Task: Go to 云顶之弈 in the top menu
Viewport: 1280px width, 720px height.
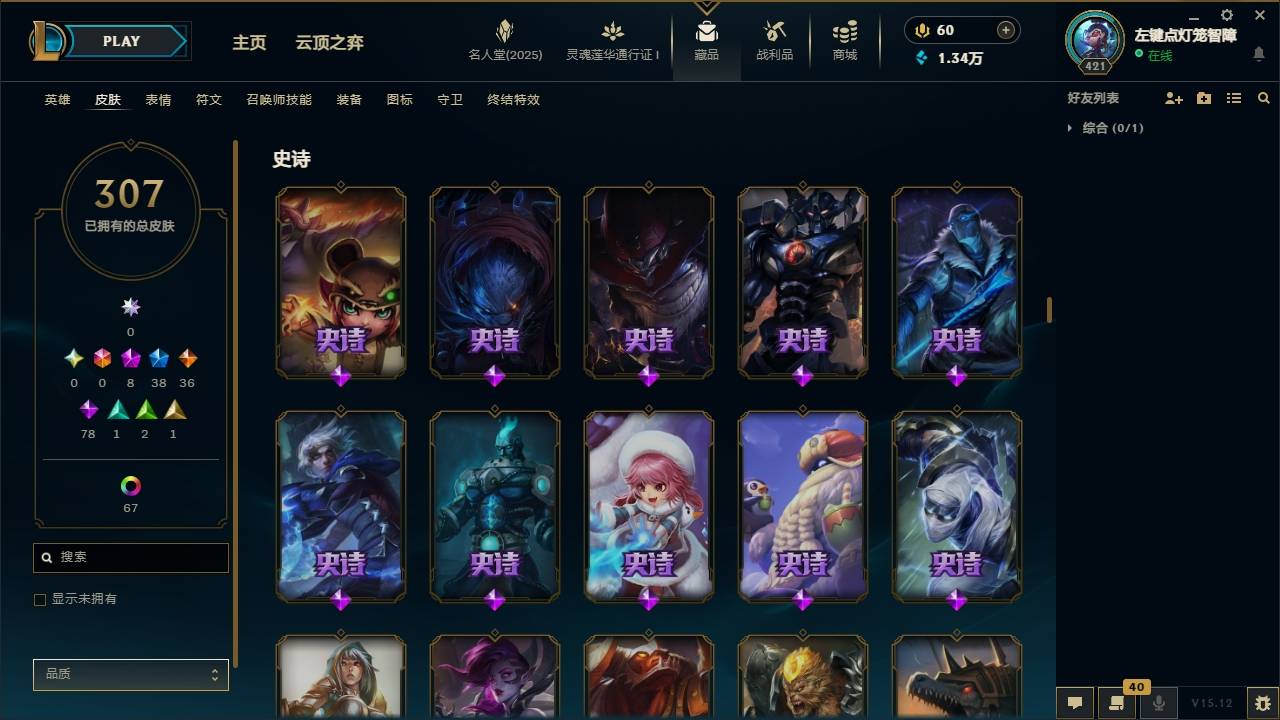Action: 329,43
